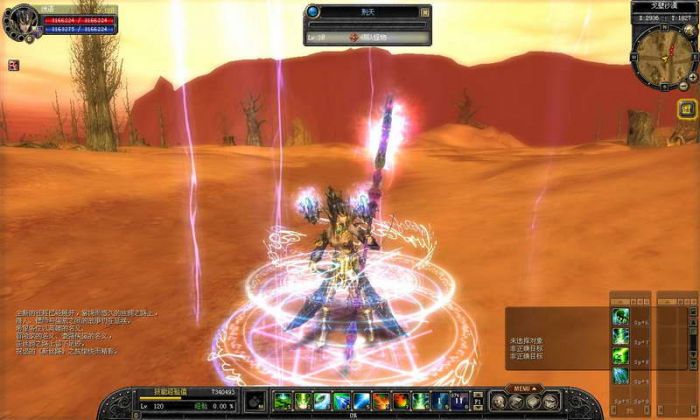The image size is (700, 420).
Task: Activate the Sp+7 skill in side bar
Action: click(620, 337)
